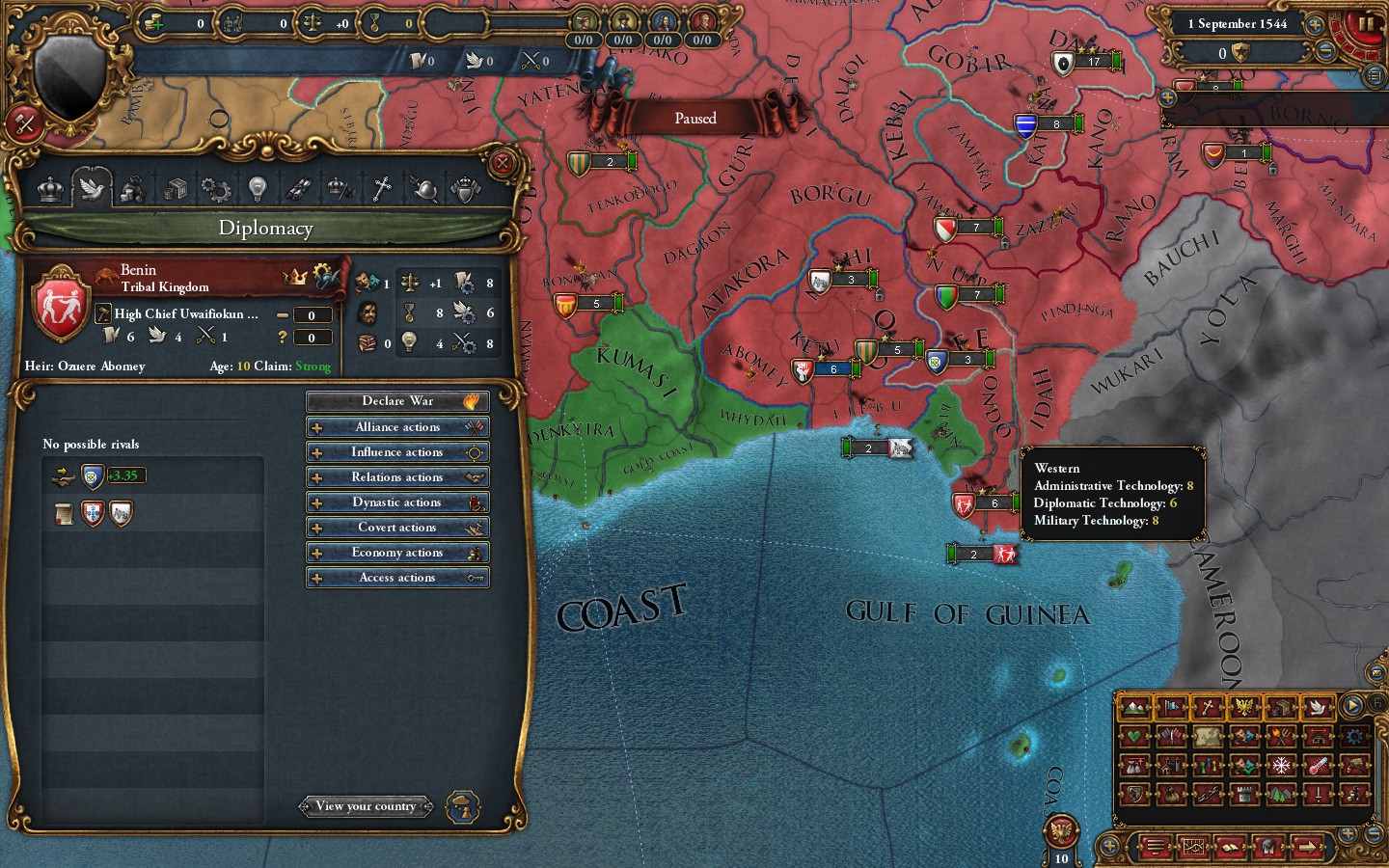Open the ledger from the bottom toolbar
This screenshot has width=1389, height=868.
[1231, 847]
